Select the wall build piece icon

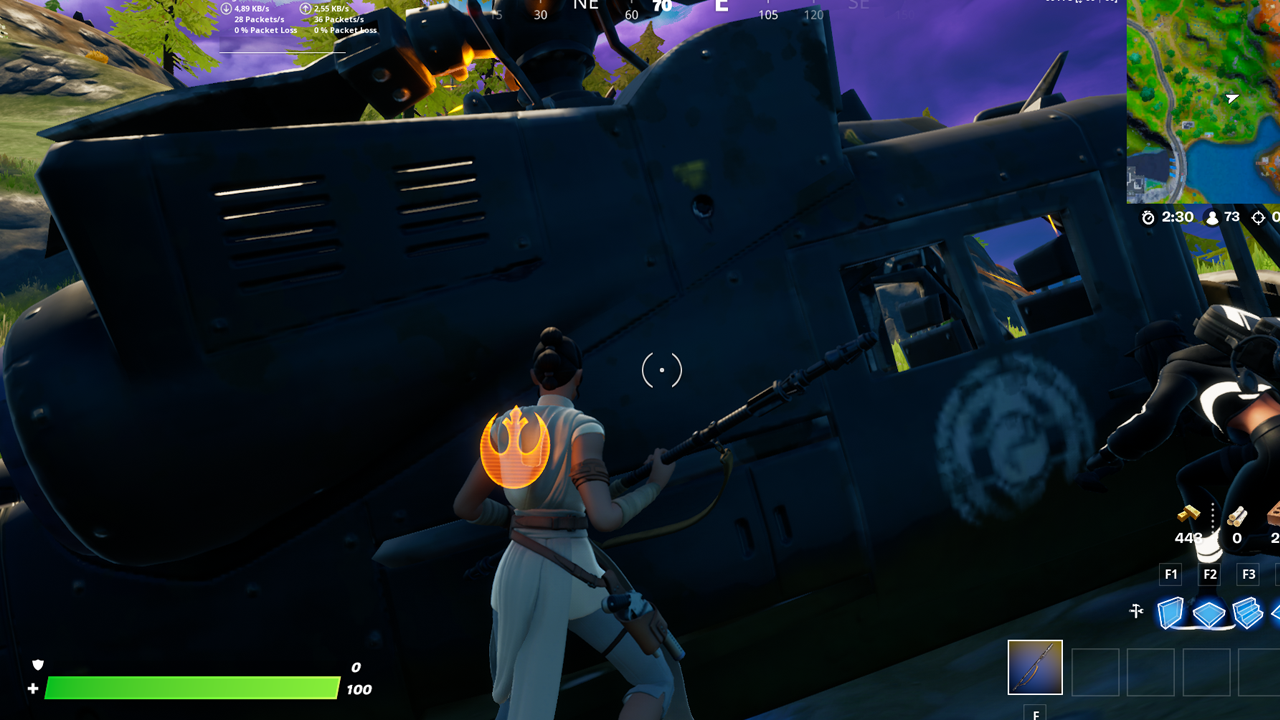coord(1171,612)
